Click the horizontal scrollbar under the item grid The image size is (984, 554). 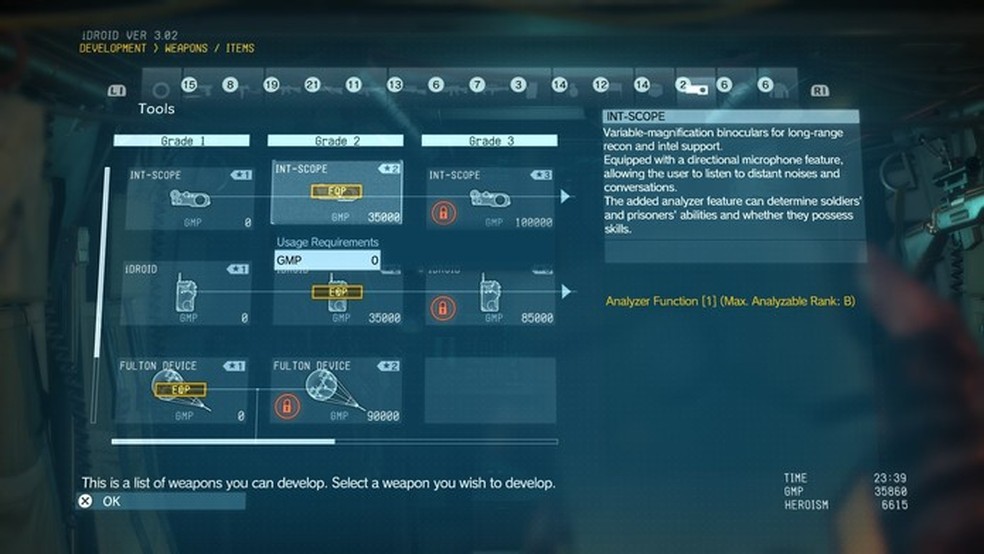(x=223, y=441)
